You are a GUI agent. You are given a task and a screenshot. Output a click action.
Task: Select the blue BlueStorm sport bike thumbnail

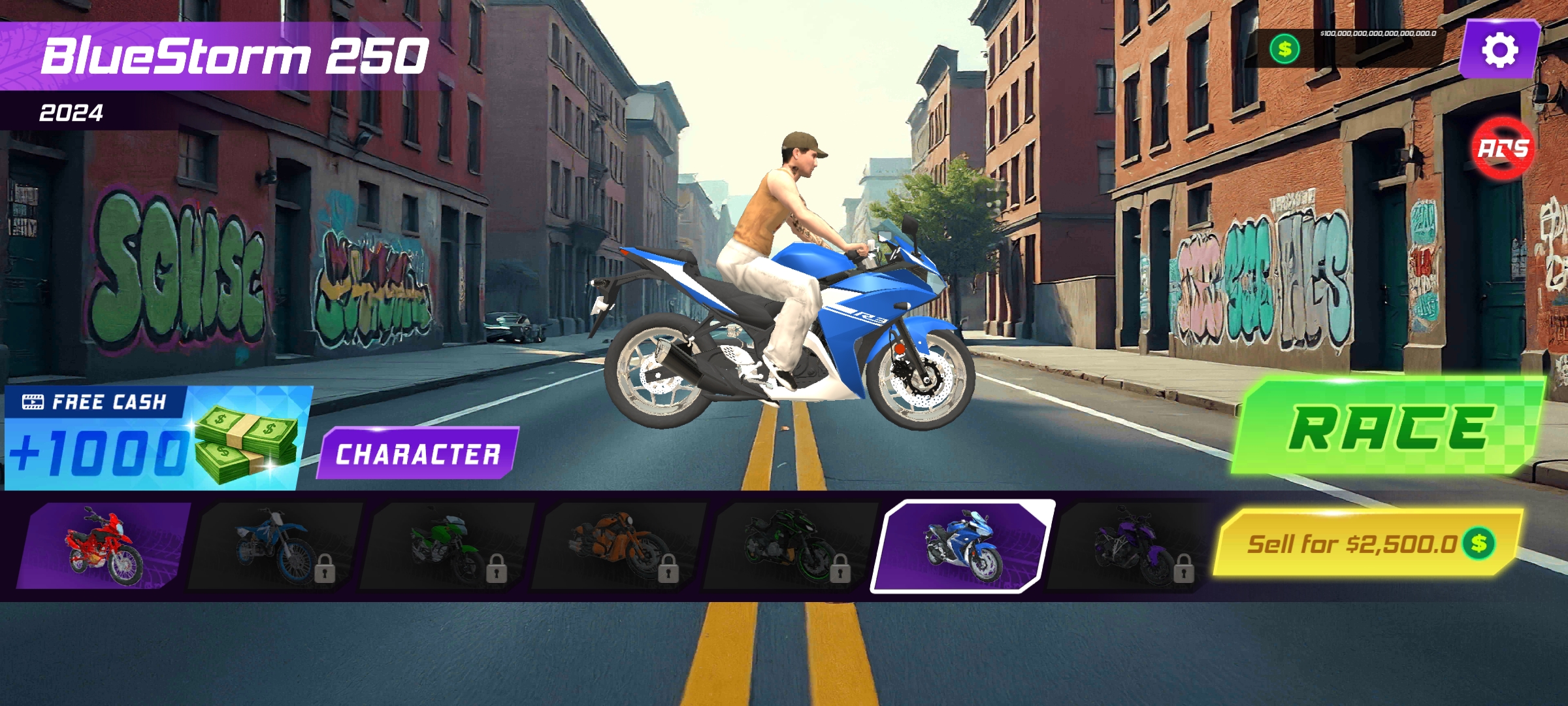[962, 546]
